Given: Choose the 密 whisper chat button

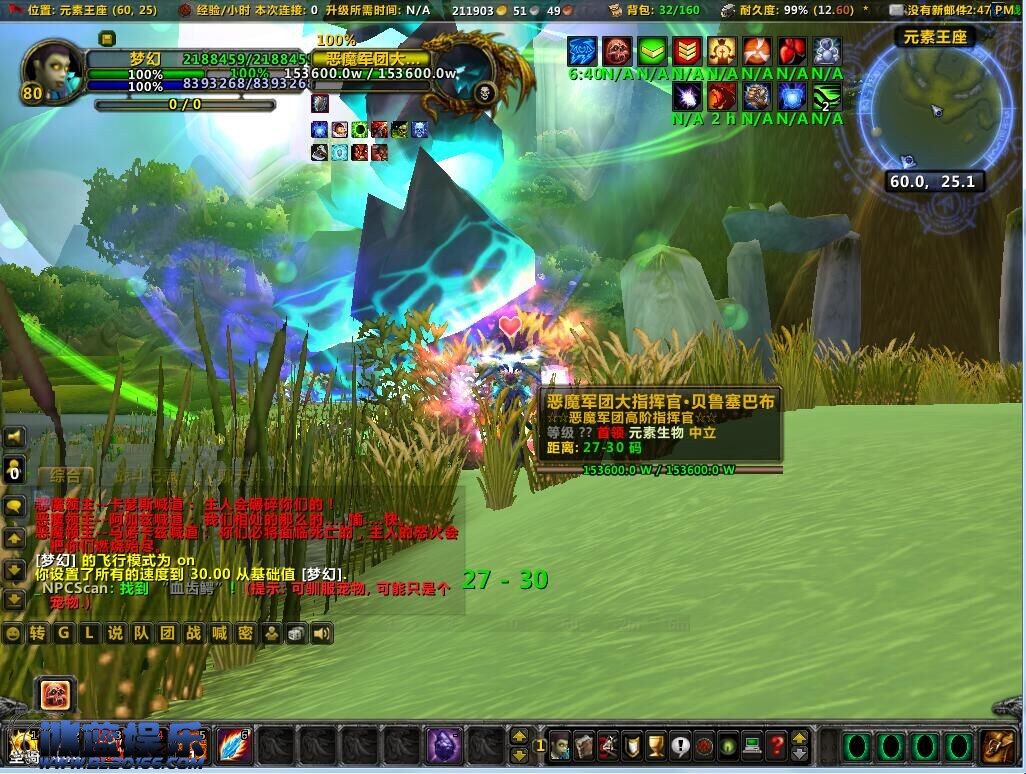Looking at the screenshot, I should (245, 633).
